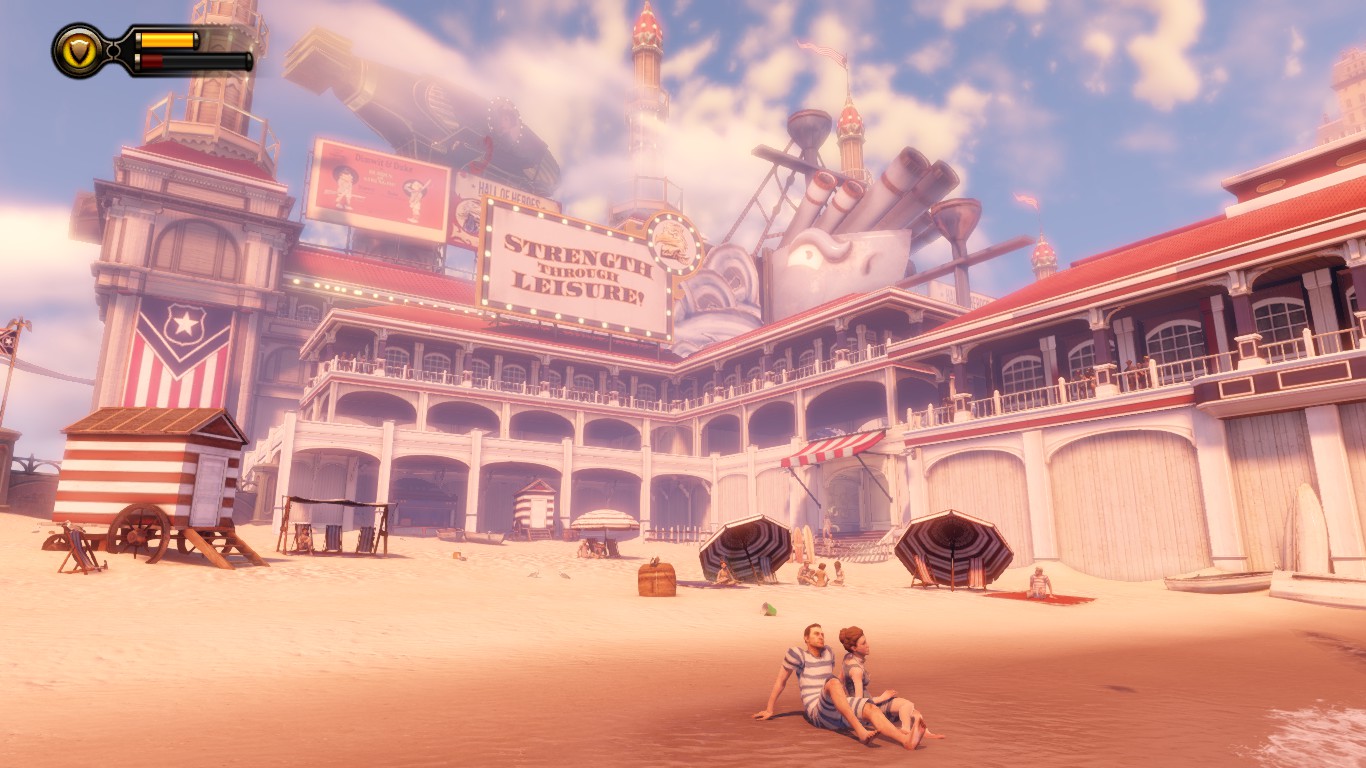Click the gold shield emblem icon
Viewport: 1366px width, 768px height.
(x=79, y=50)
